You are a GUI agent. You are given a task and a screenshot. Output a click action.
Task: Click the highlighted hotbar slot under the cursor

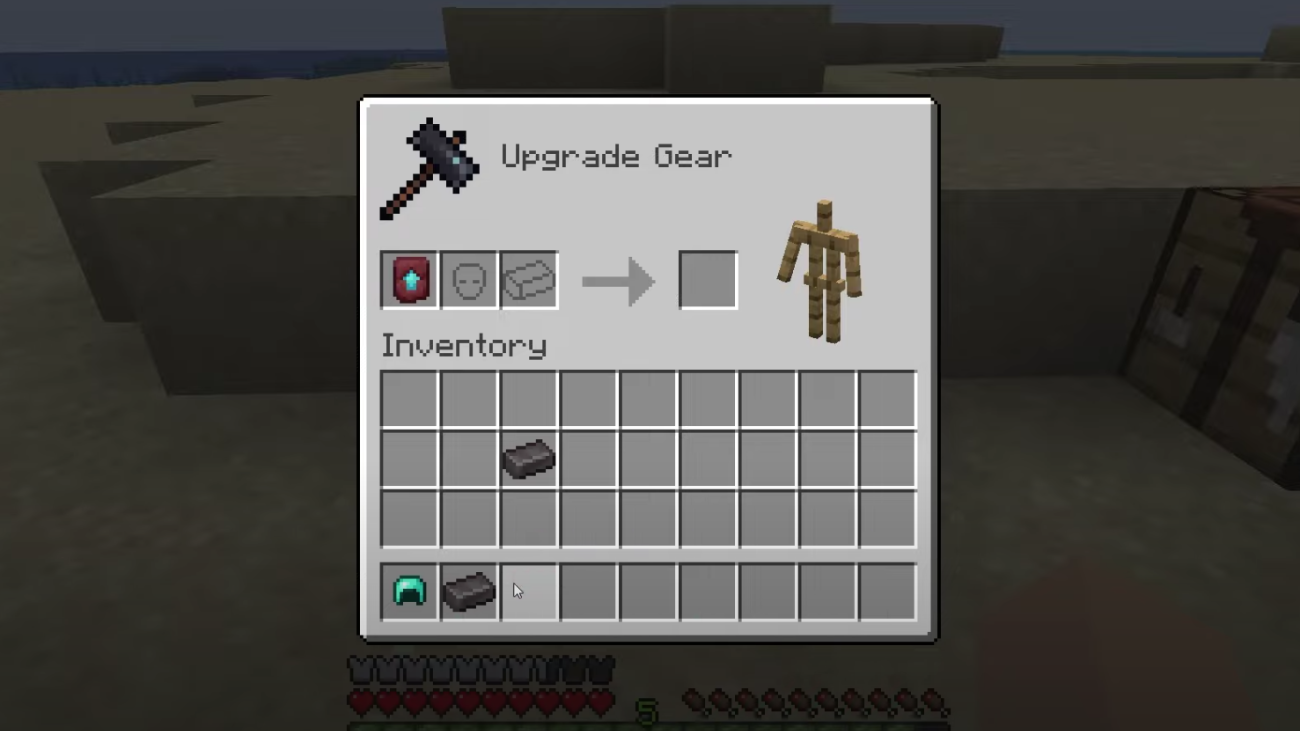pyautogui.click(x=528, y=590)
